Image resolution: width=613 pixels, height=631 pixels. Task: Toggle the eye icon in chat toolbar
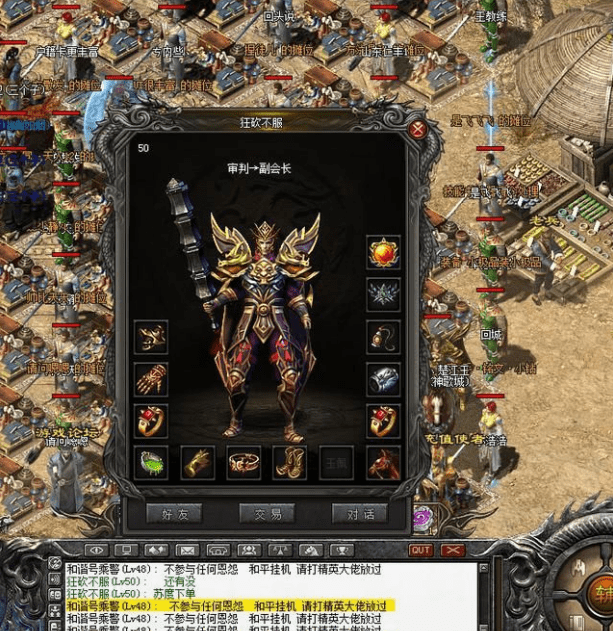point(96,550)
